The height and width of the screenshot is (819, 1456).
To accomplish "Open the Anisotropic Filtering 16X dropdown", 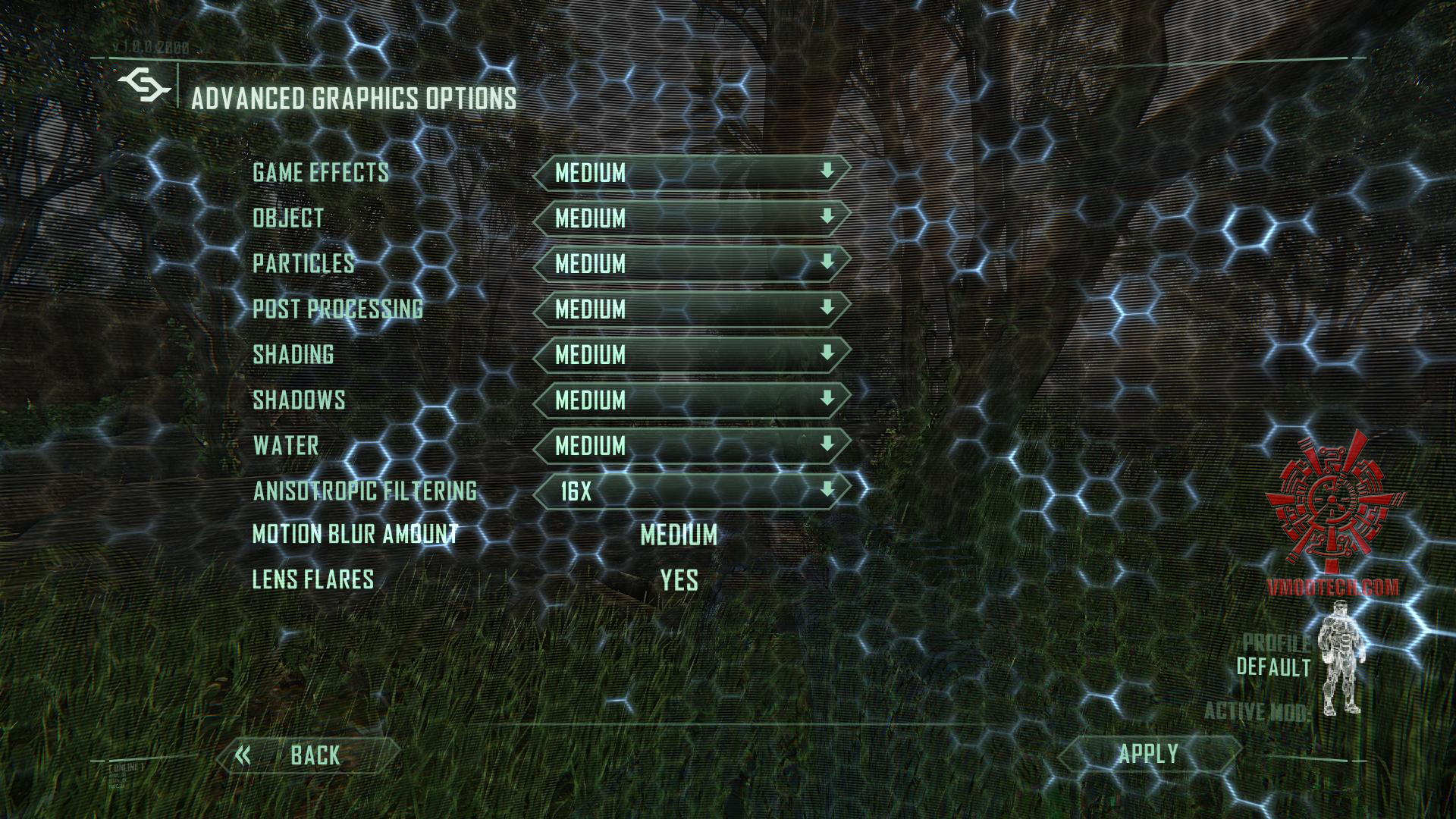I will point(691,491).
